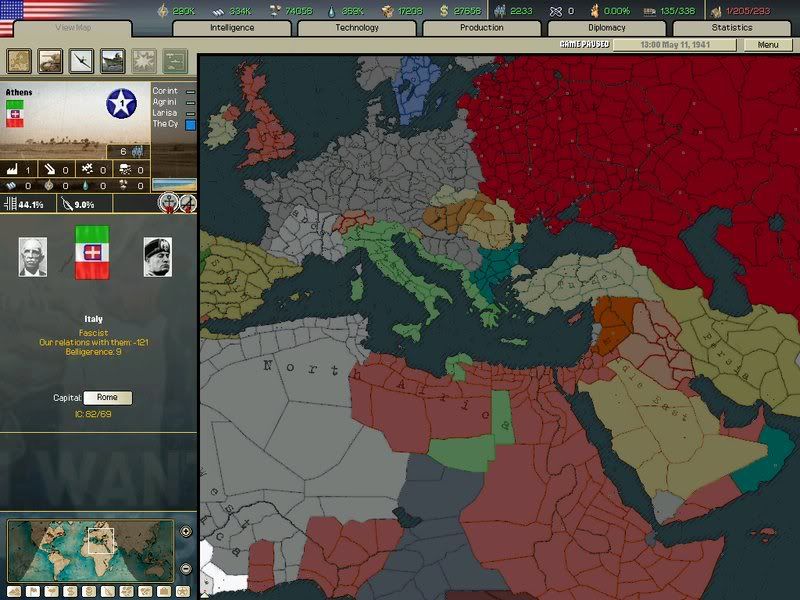Select the naval units warship icon
The width and height of the screenshot is (800, 600).
(x=112, y=62)
